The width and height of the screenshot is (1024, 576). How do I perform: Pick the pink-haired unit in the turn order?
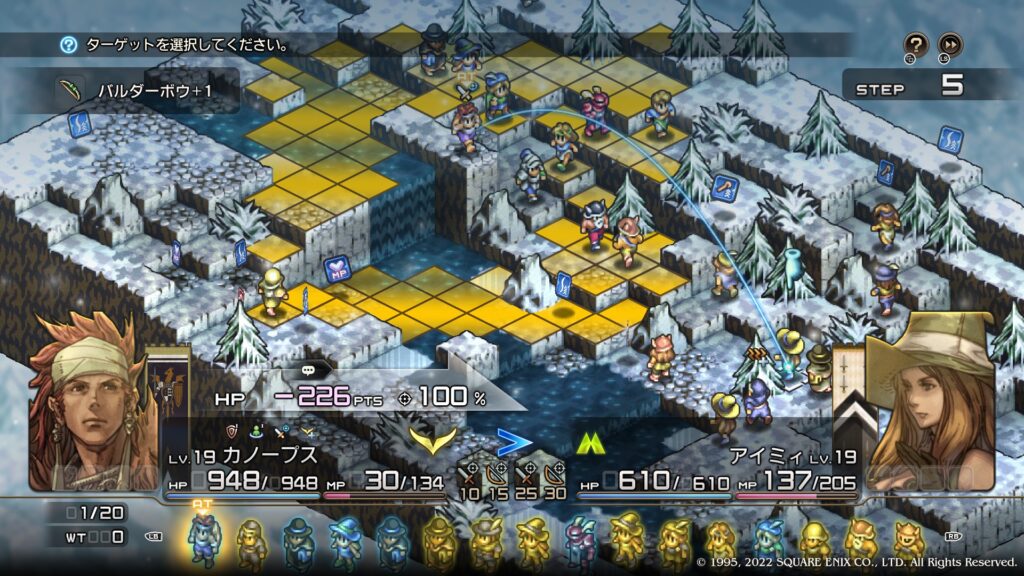[x=580, y=540]
